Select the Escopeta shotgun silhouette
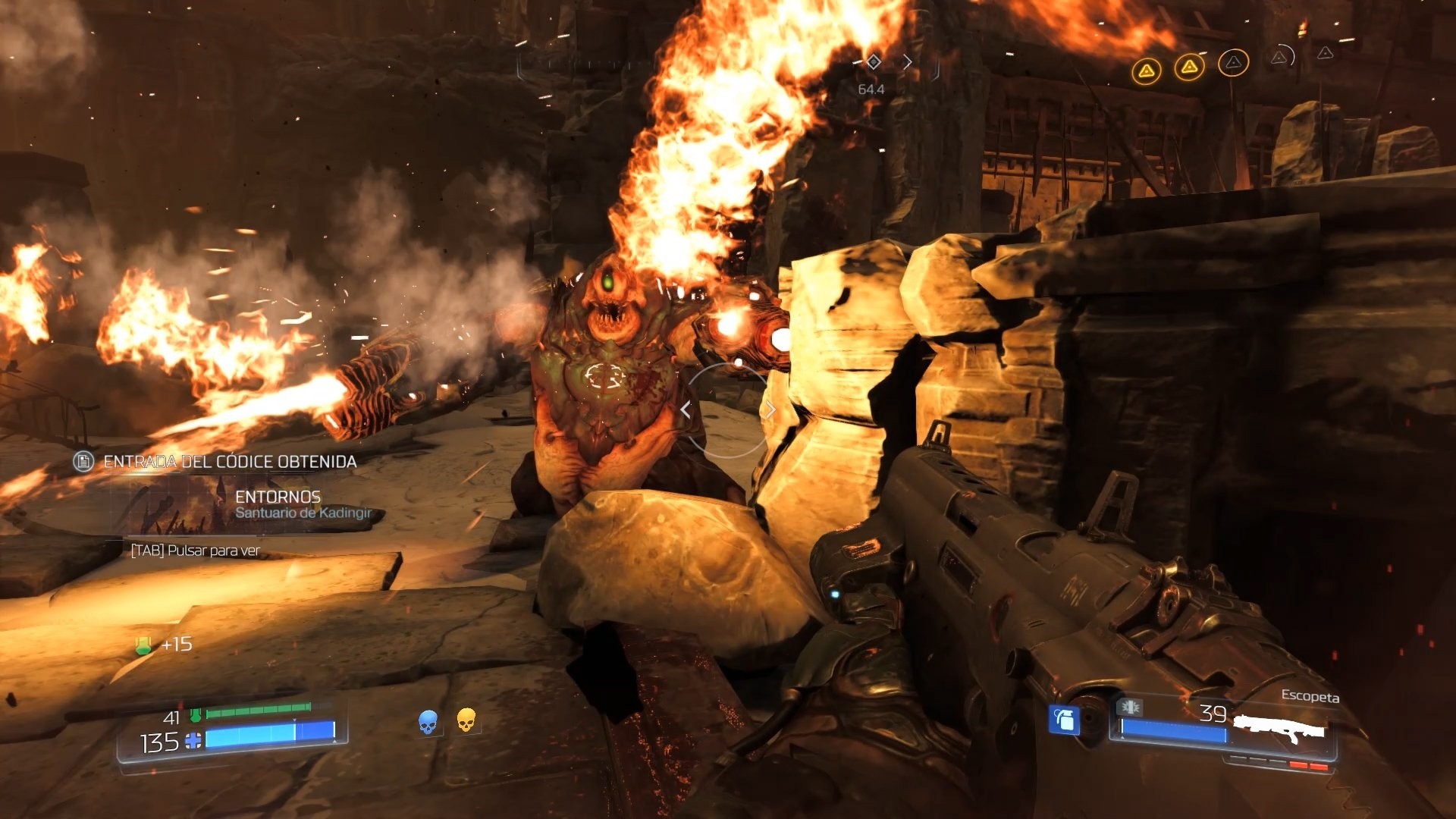1456x819 pixels. 1281,729
